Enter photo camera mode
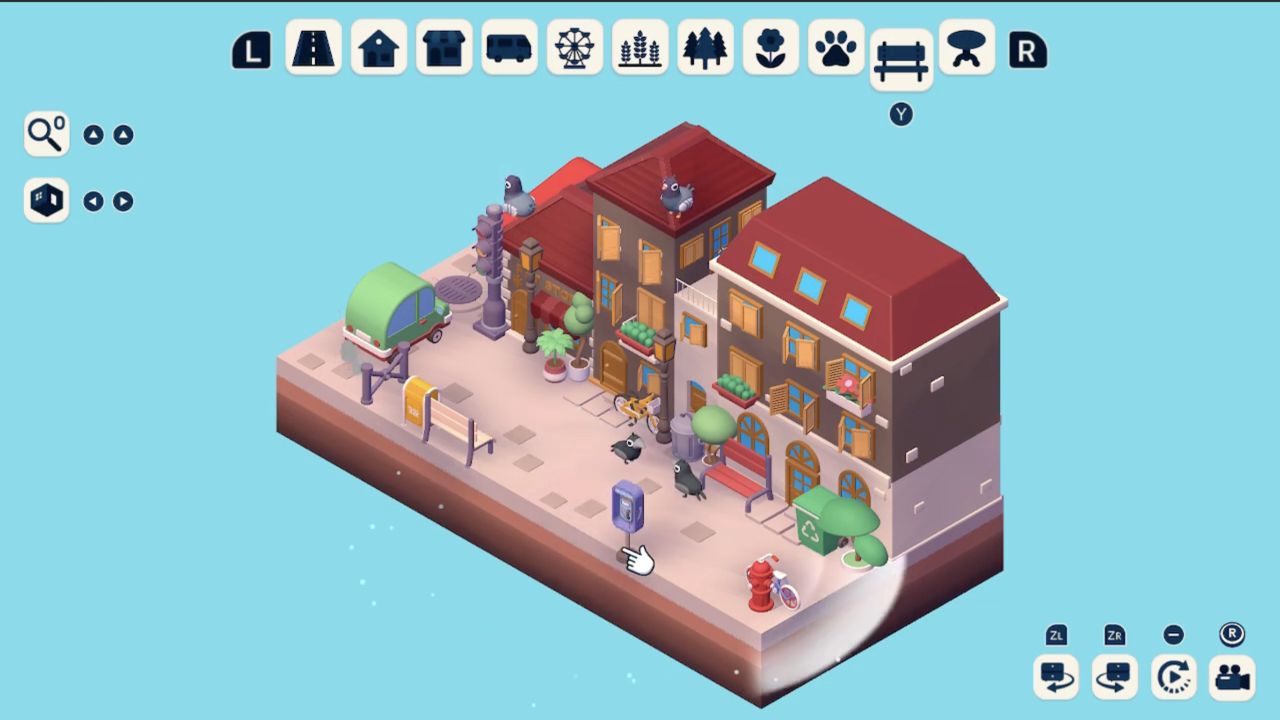 [1233, 677]
